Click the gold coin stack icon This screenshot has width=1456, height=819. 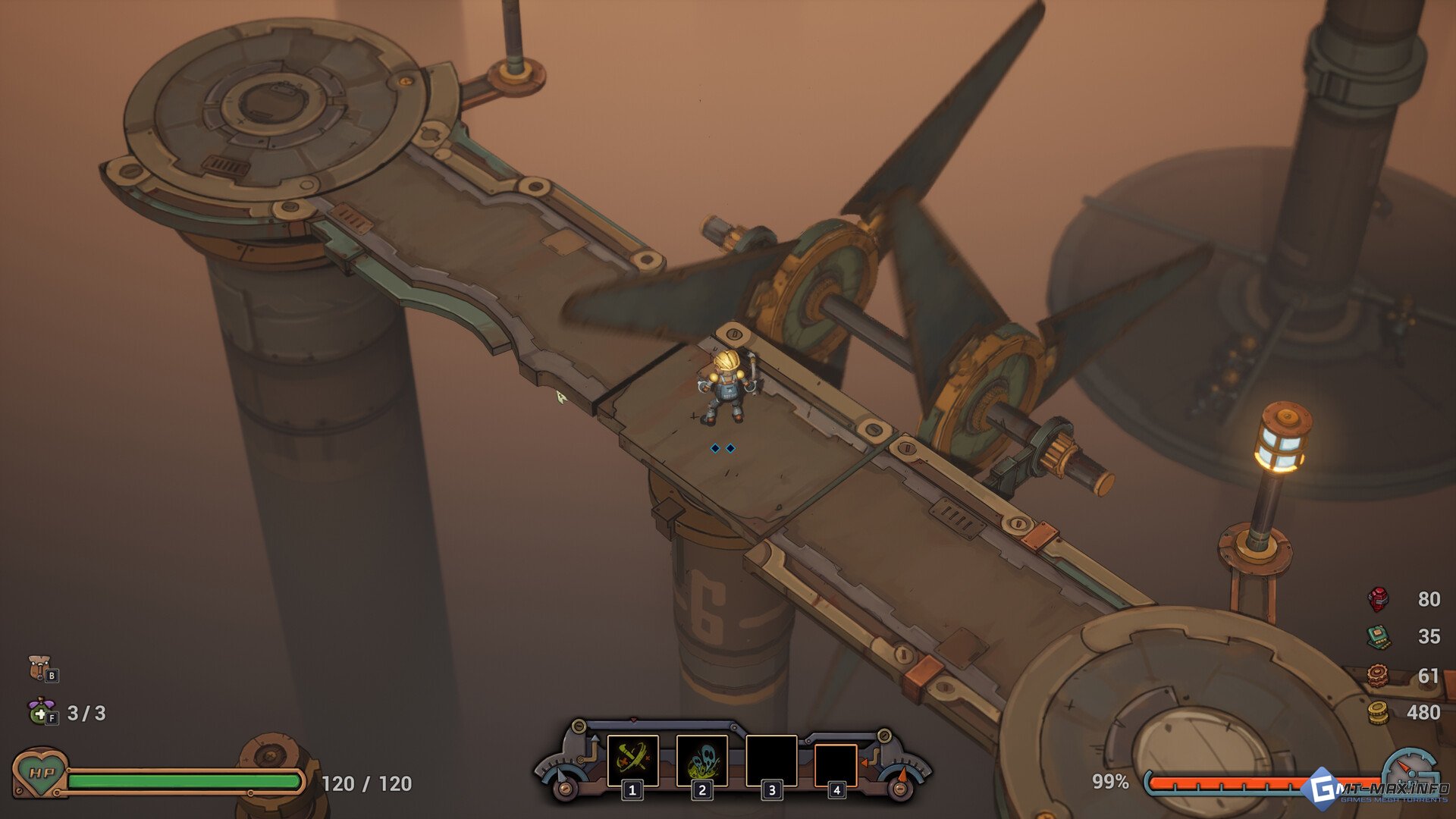click(x=1377, y=712)
